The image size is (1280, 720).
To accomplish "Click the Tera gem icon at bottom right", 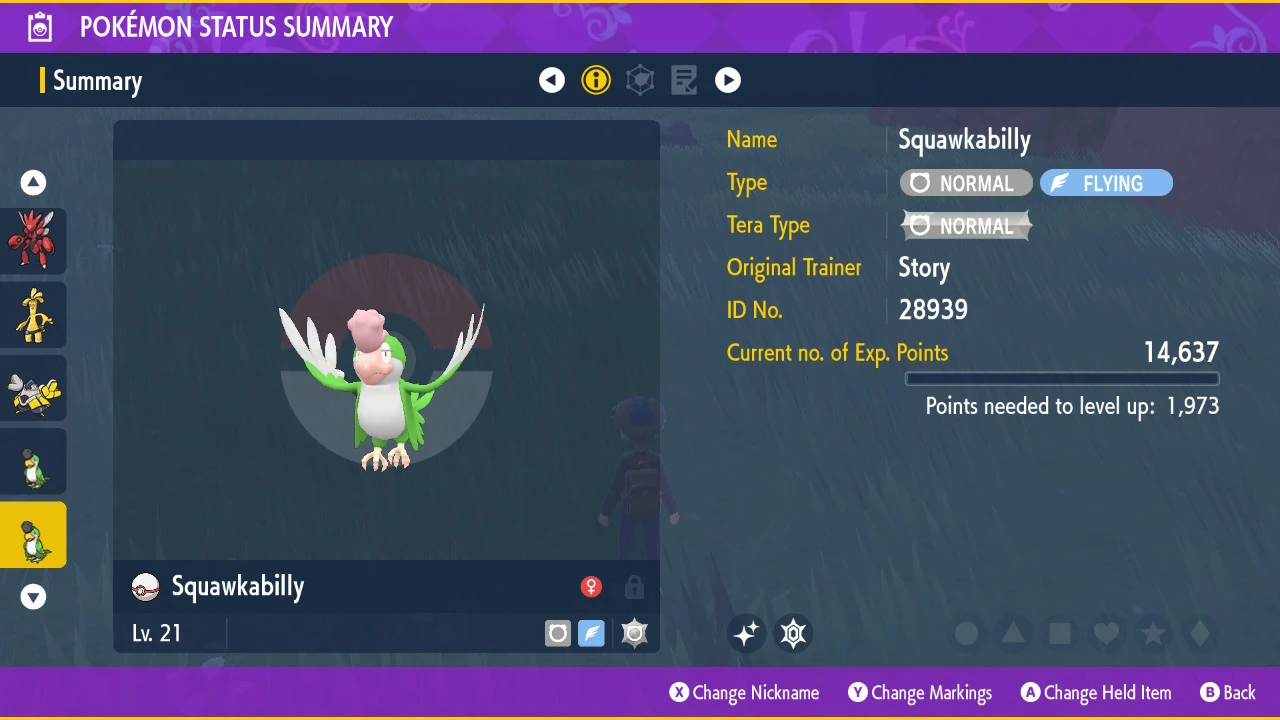I will (793, 633).
